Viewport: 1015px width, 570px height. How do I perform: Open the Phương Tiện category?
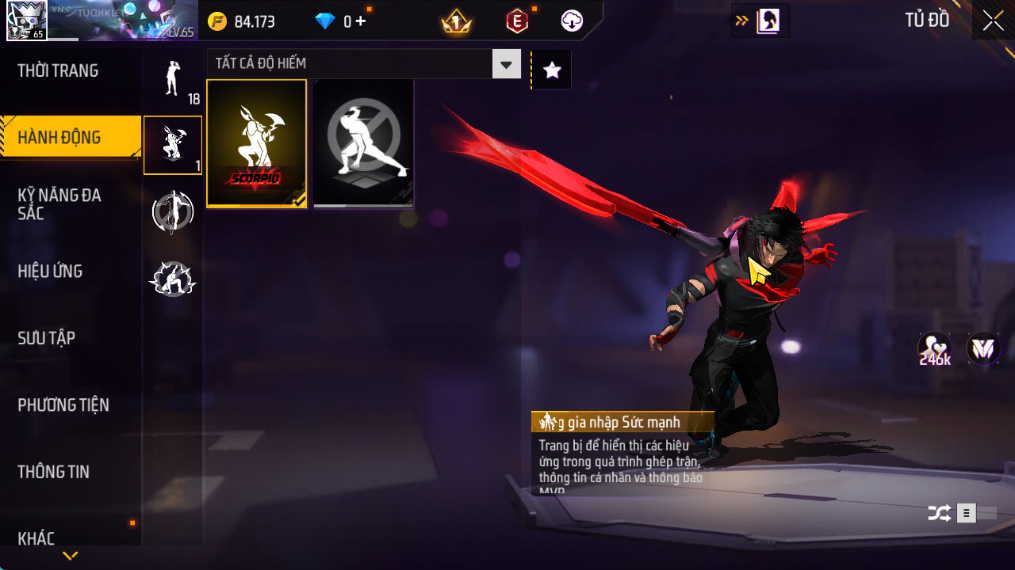click(x=63, y=405)
